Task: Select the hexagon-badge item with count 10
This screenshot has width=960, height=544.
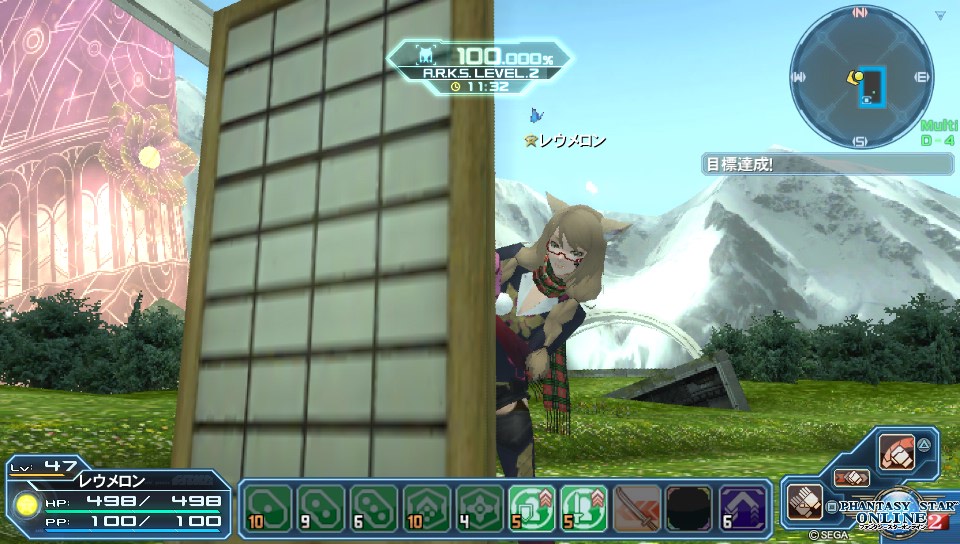Action: tap(424, 507)
